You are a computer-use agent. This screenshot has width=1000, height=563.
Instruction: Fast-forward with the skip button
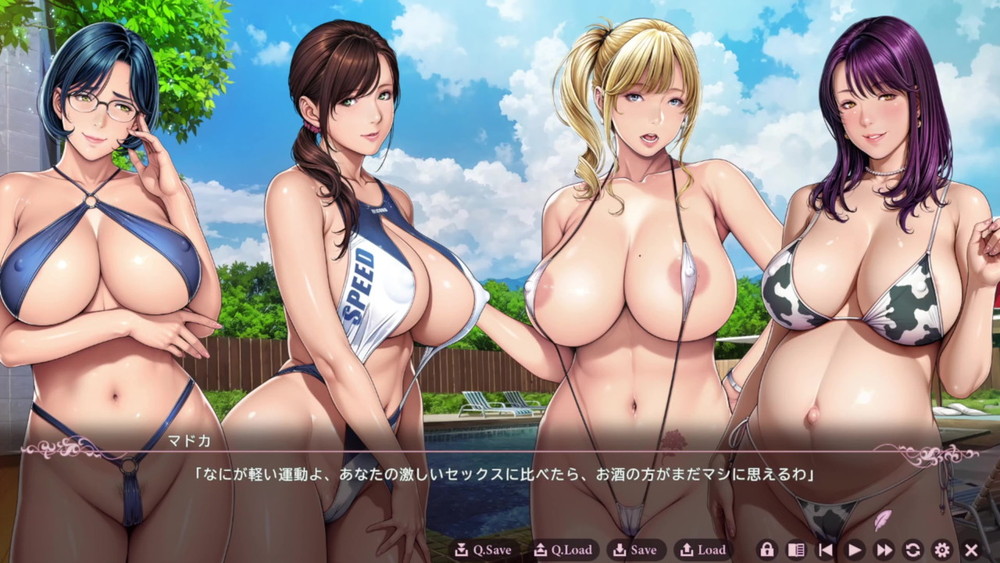point(884,549)
